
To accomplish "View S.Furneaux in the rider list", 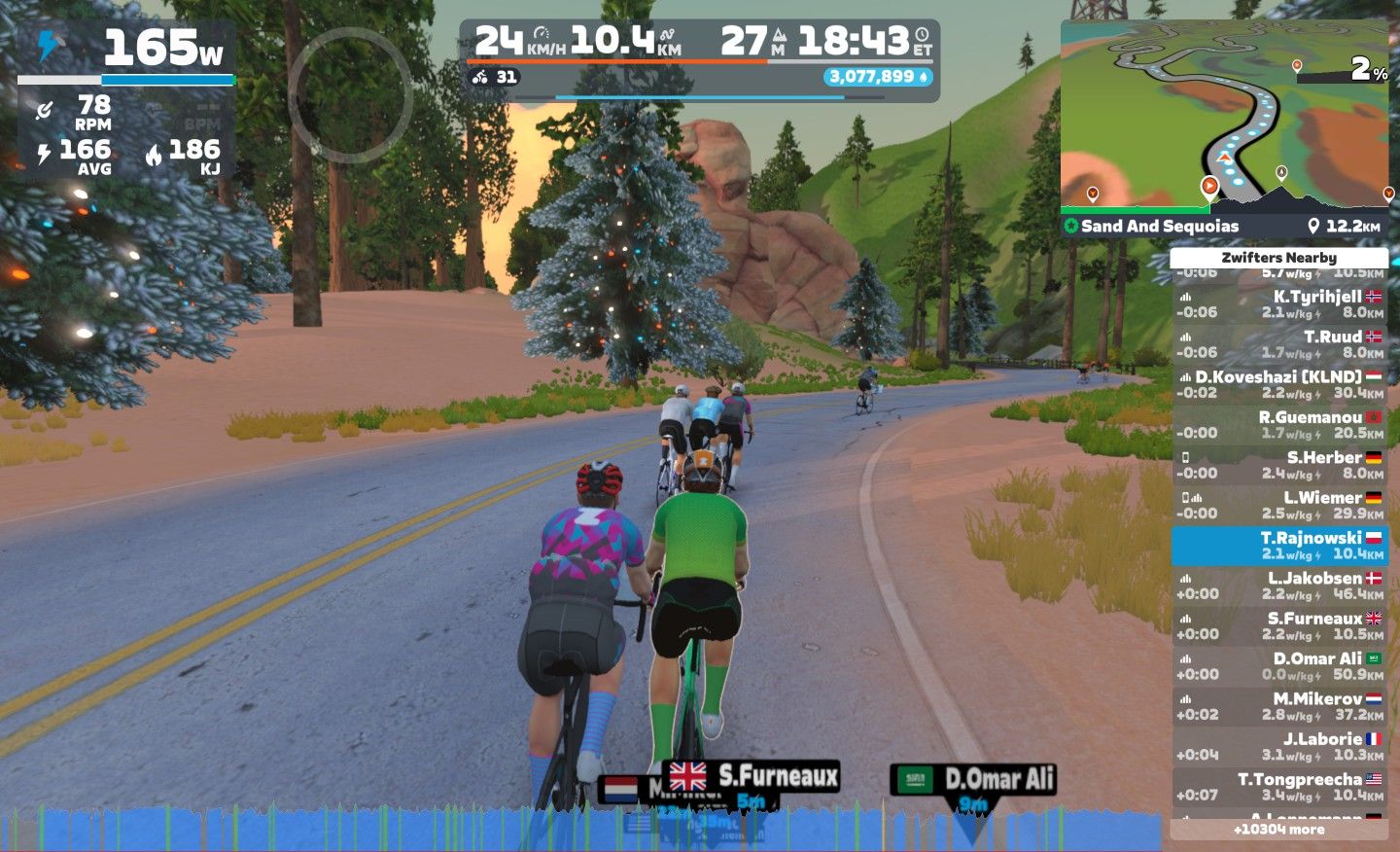I will coord(1278,625).
